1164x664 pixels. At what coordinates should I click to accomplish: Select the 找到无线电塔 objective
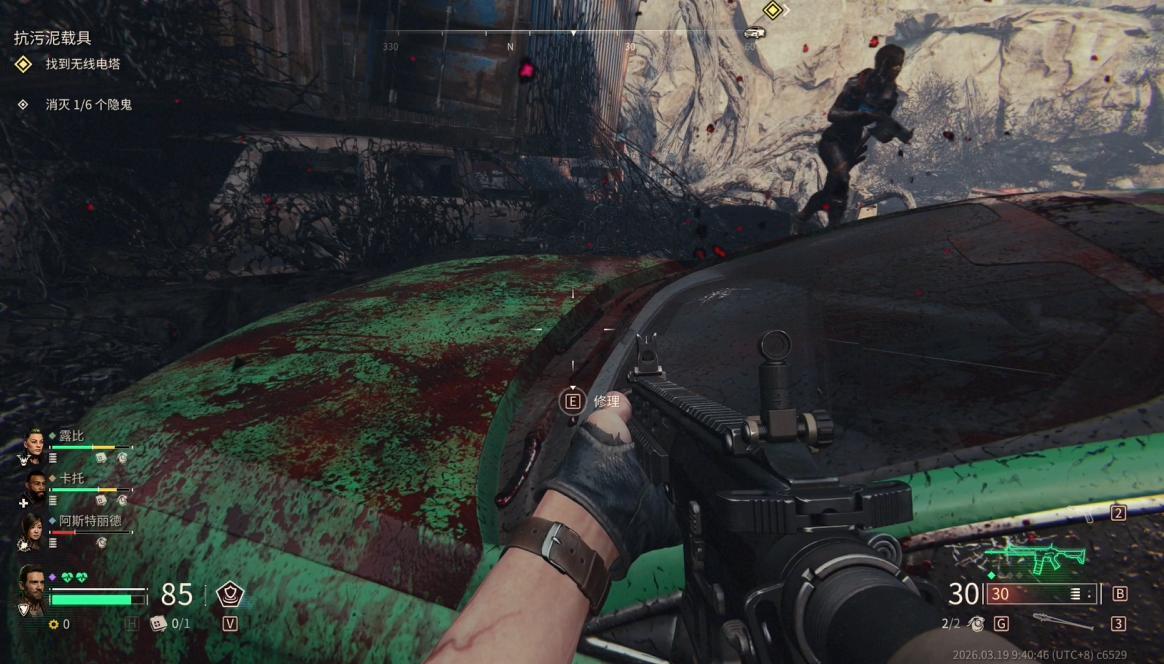82,65
